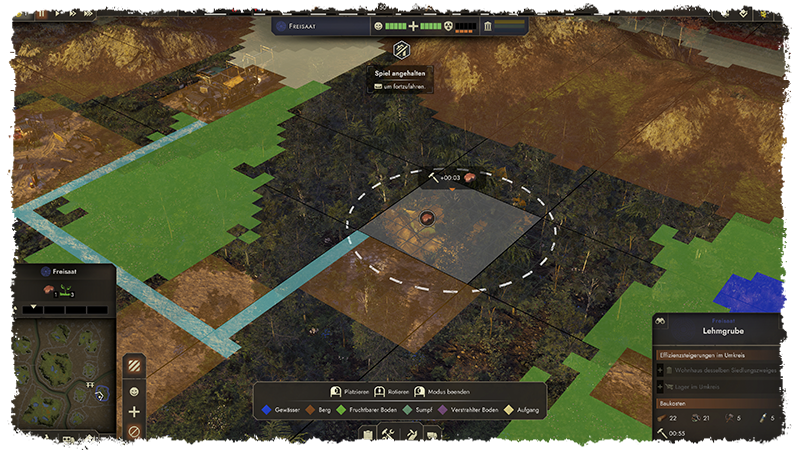Select the Freisaat settlement name bar

(320, 27)
